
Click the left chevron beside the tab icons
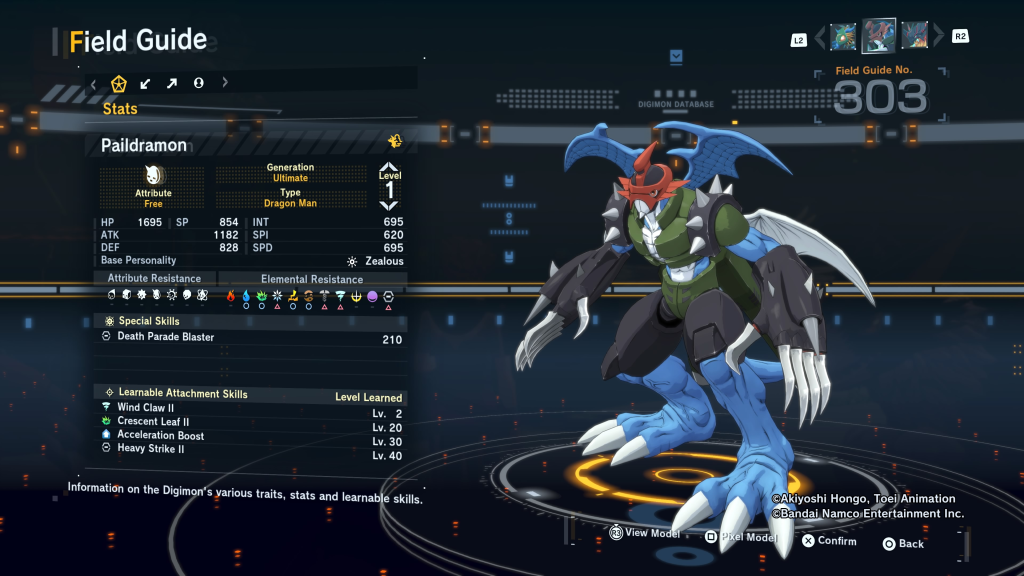point(93,83)
